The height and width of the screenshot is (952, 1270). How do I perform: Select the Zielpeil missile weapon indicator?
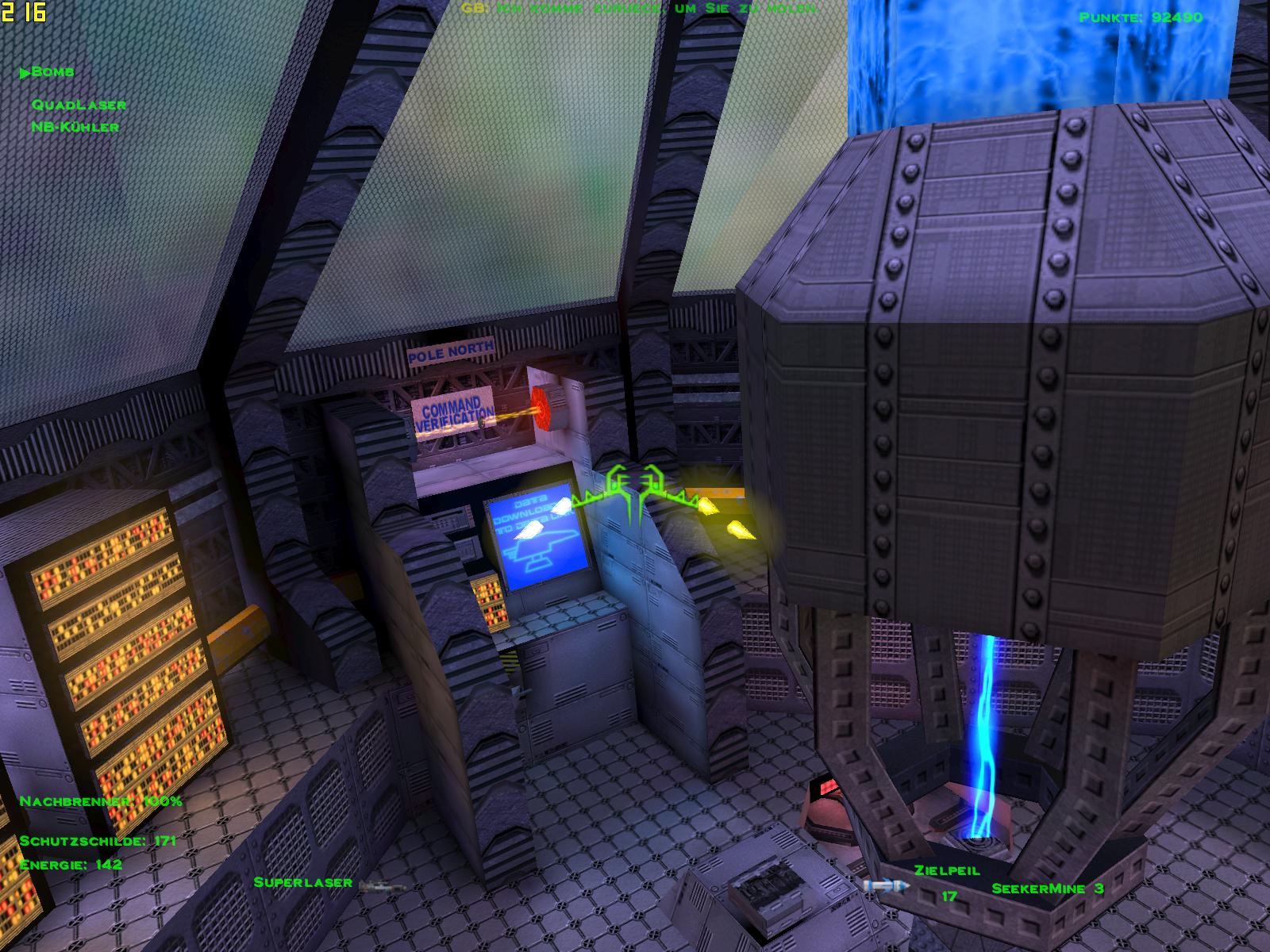(946, 870)
